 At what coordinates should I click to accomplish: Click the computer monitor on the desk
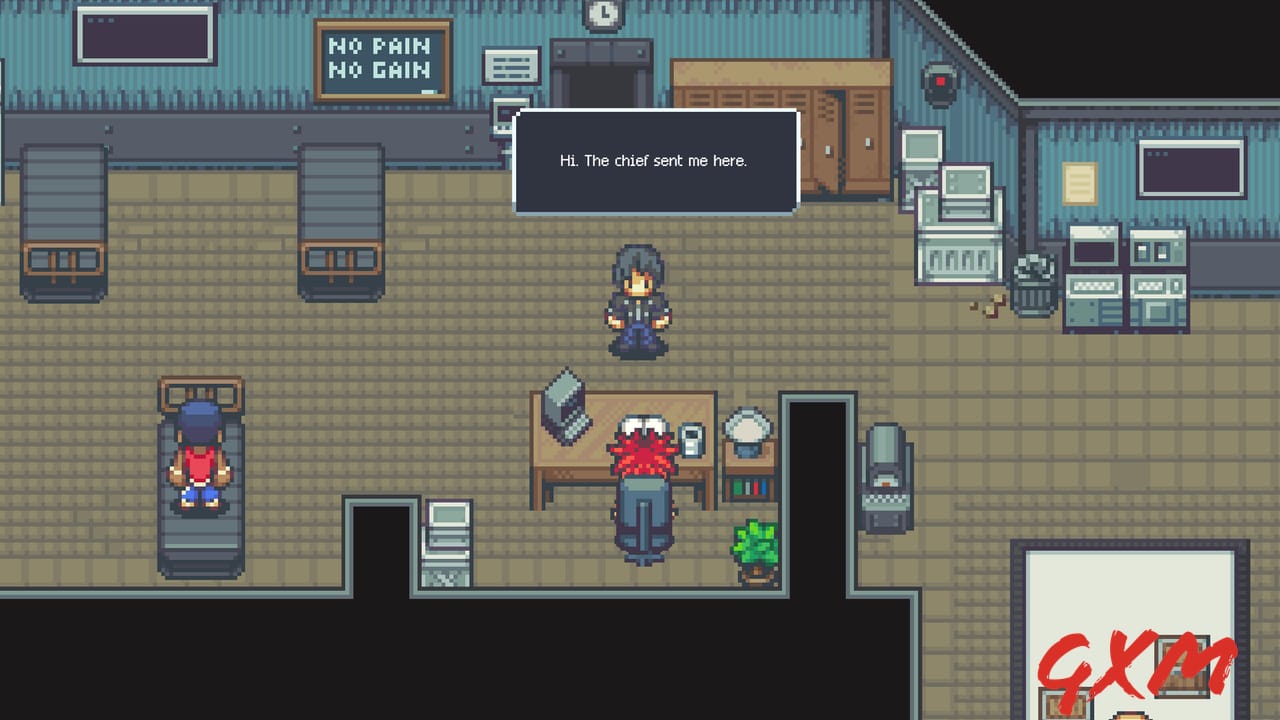click(x=565, y=400)
